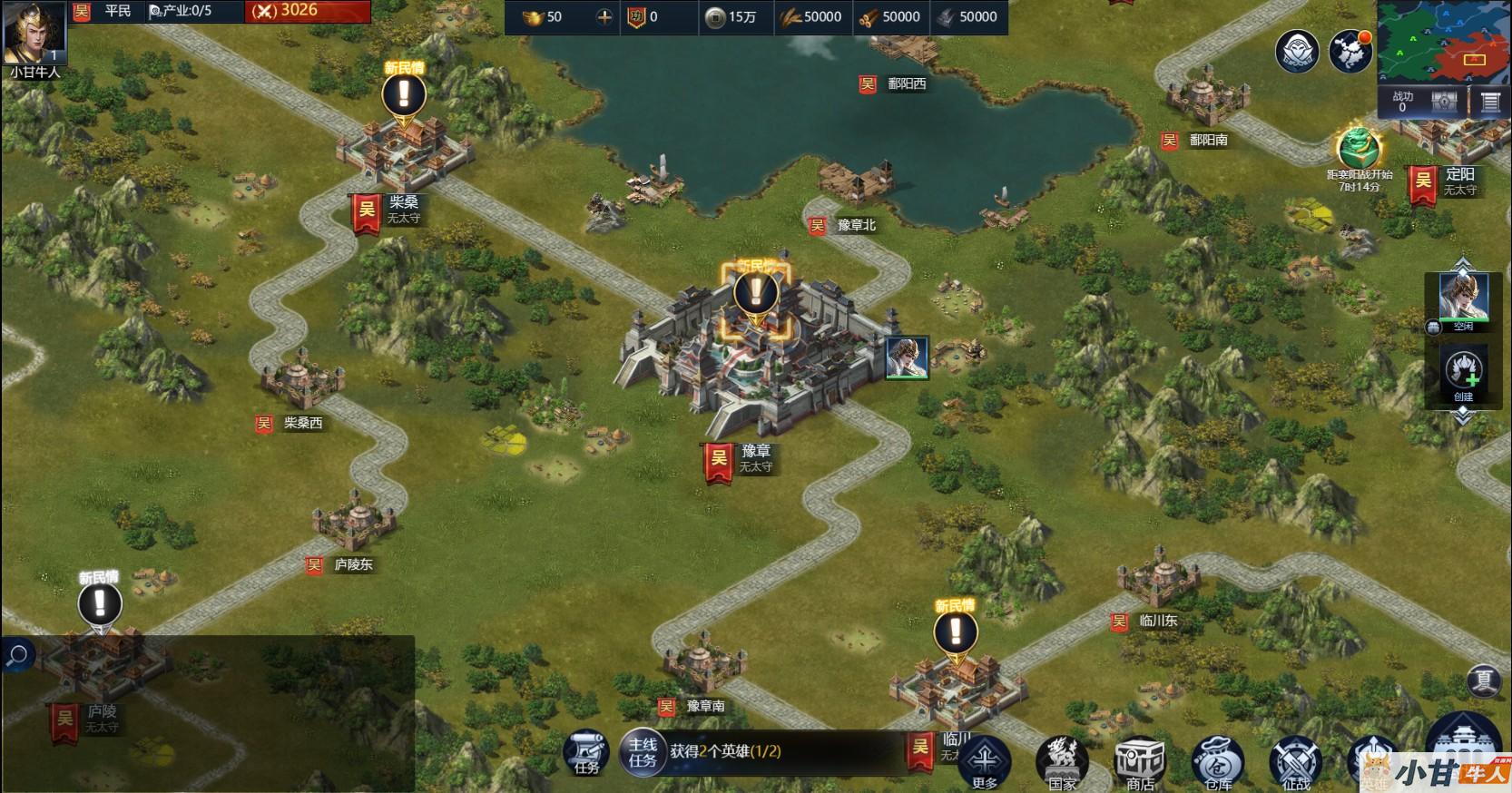Click the 创建 create army button
This screenshot has height=793, width=1512.
point(1463,374)
